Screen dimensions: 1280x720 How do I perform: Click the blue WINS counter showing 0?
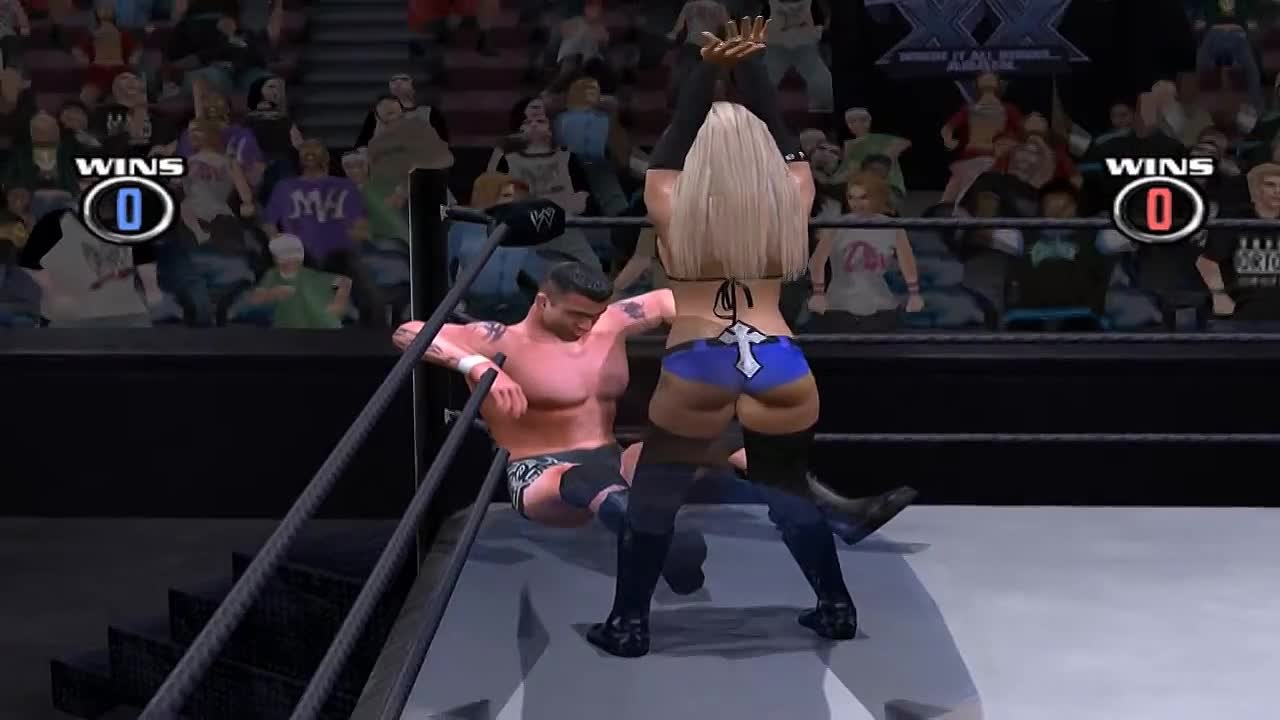(124, 206)
